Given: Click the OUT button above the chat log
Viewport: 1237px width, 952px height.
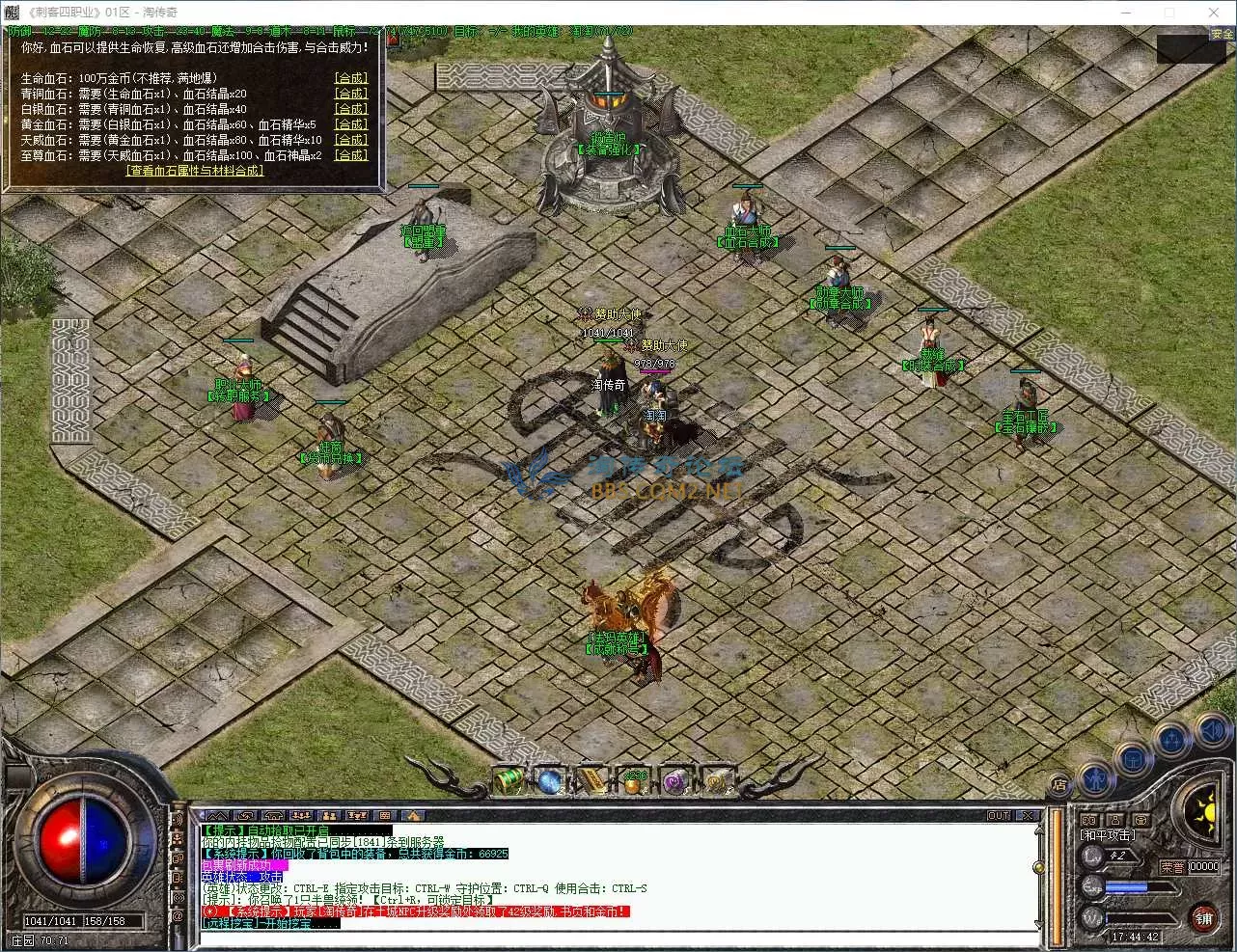Looking at the screenshot, I should click(x=999, y=816).
